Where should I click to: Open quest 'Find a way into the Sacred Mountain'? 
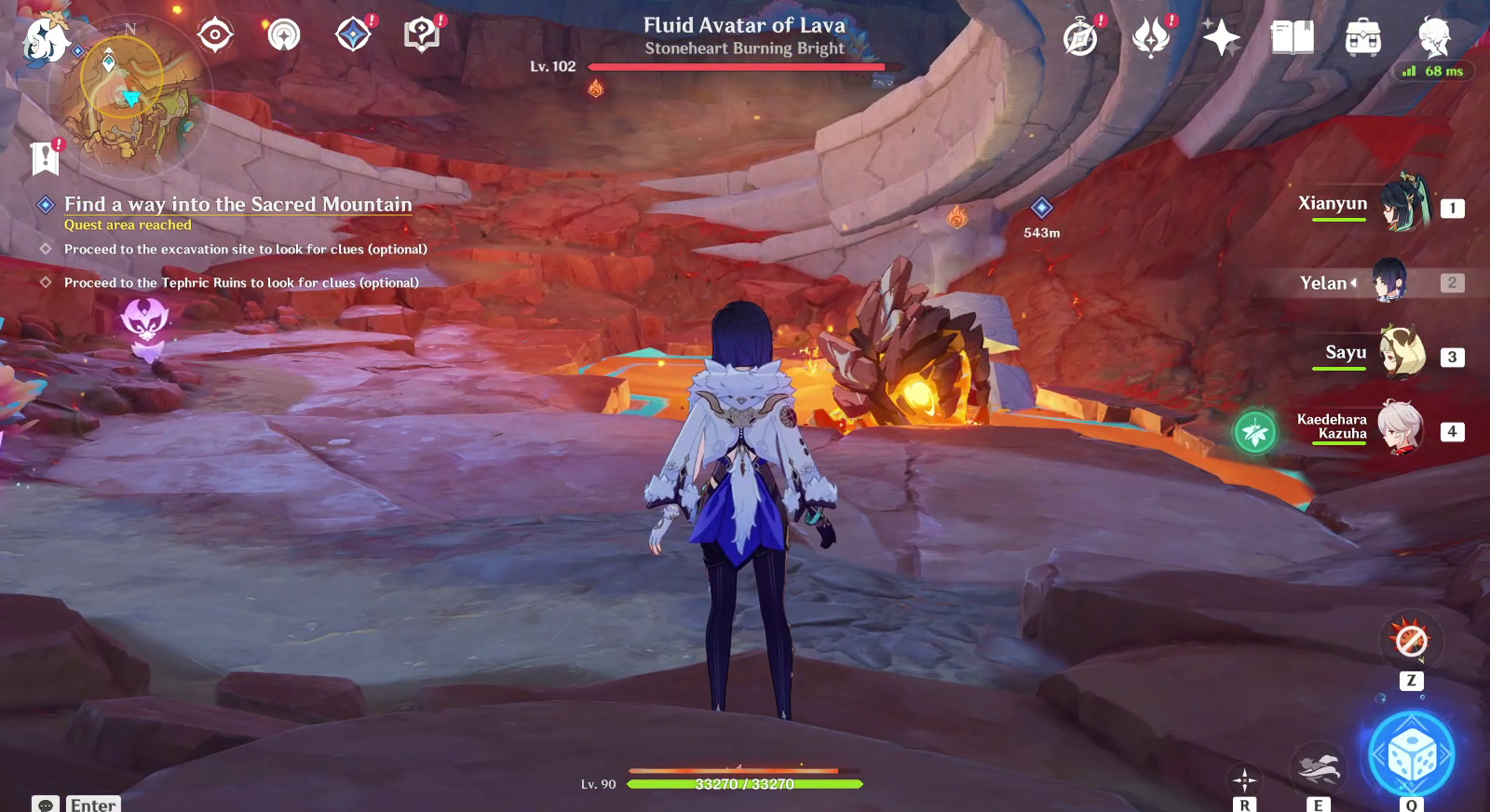pos(237,203)
